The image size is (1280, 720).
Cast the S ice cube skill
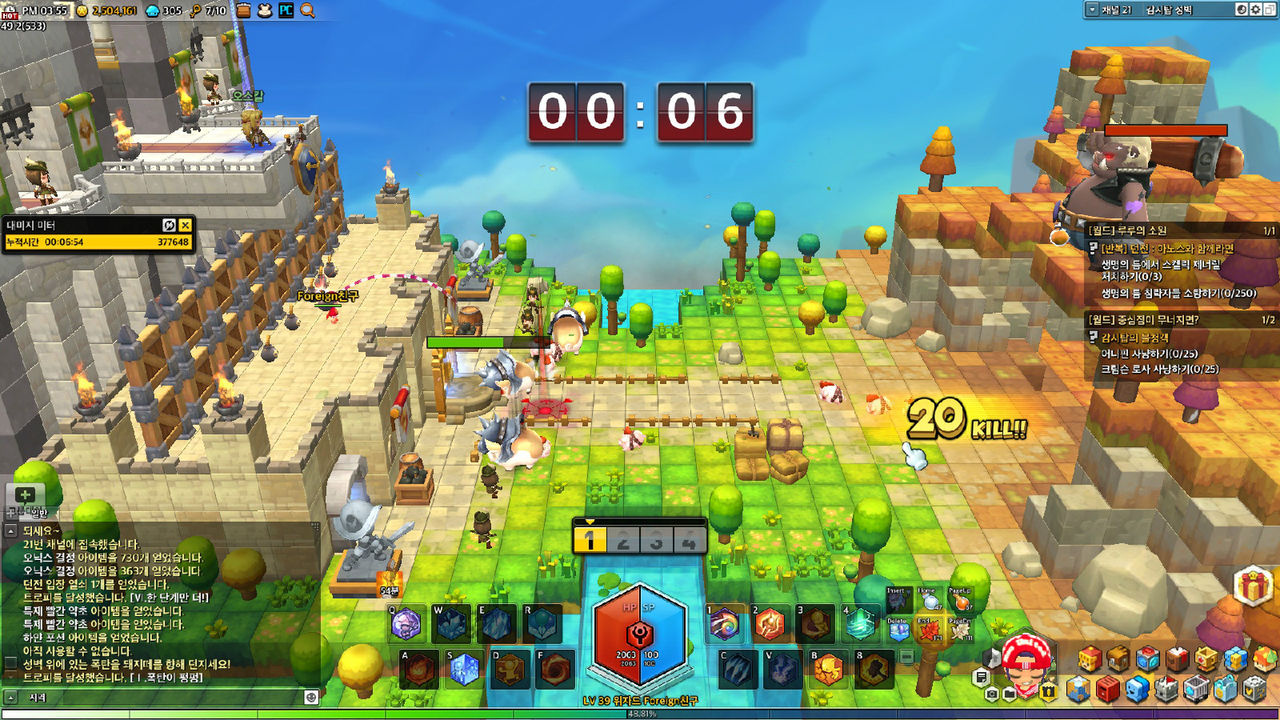464,670
